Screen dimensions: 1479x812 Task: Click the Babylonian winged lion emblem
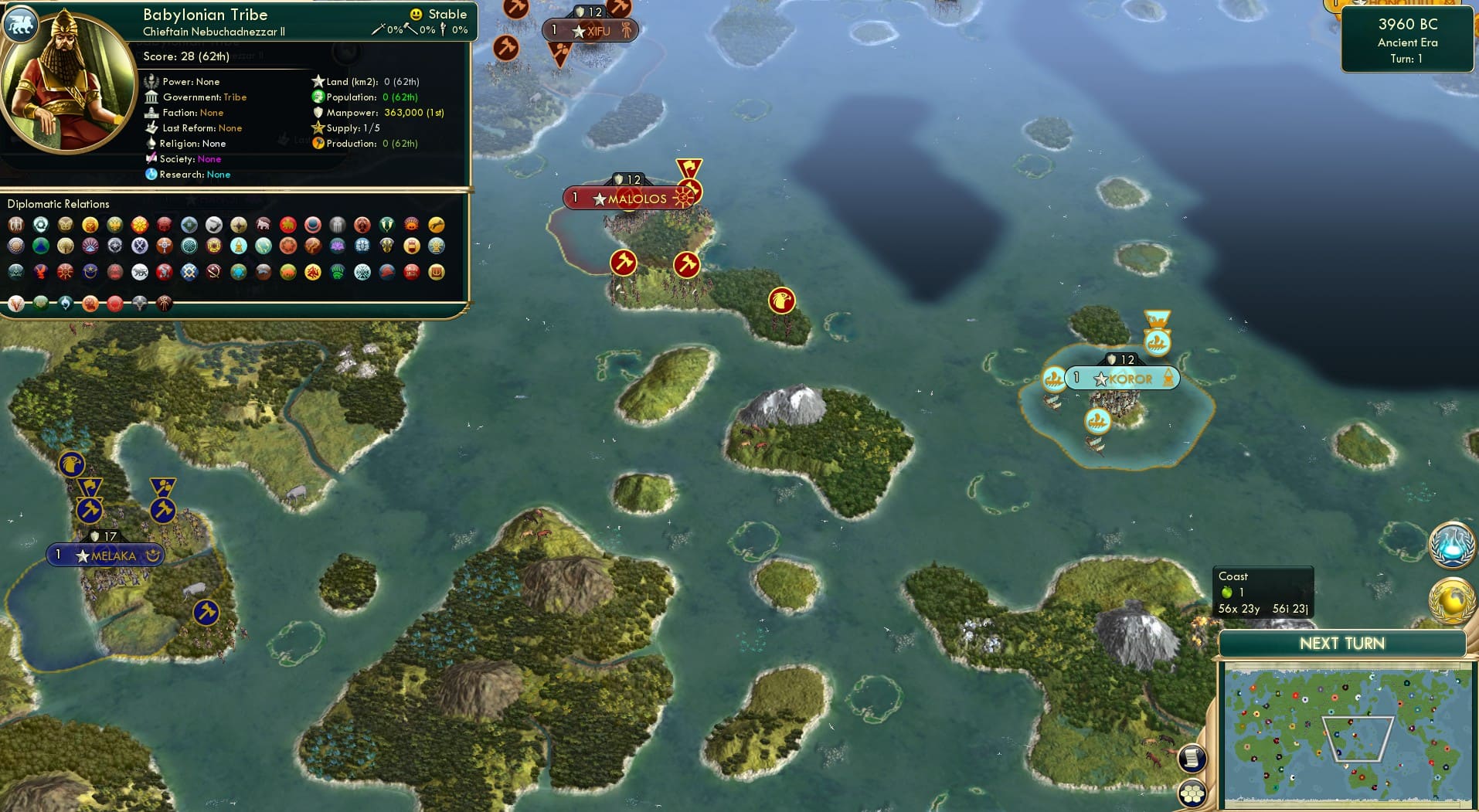[x=22, y=24]
